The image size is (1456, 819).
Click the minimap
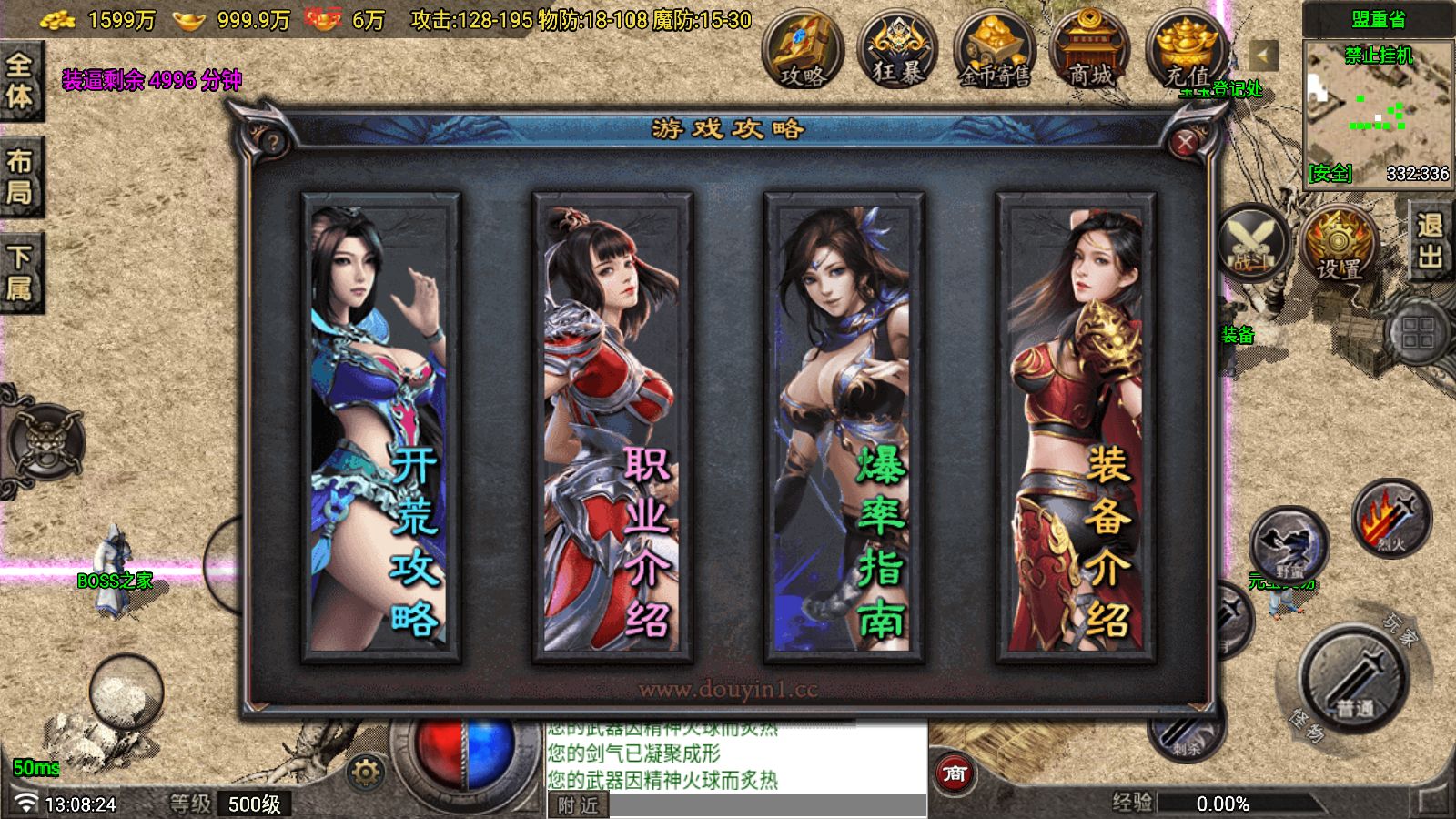point(1378,109)
